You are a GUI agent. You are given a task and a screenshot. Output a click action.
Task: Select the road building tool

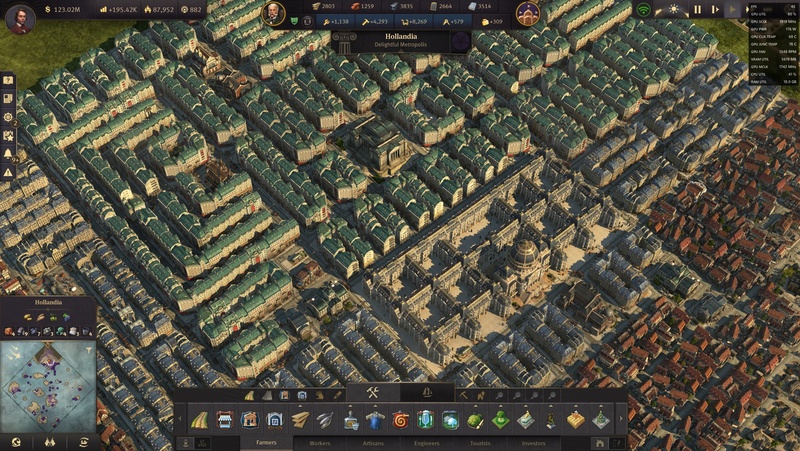[x=200, y=420]
